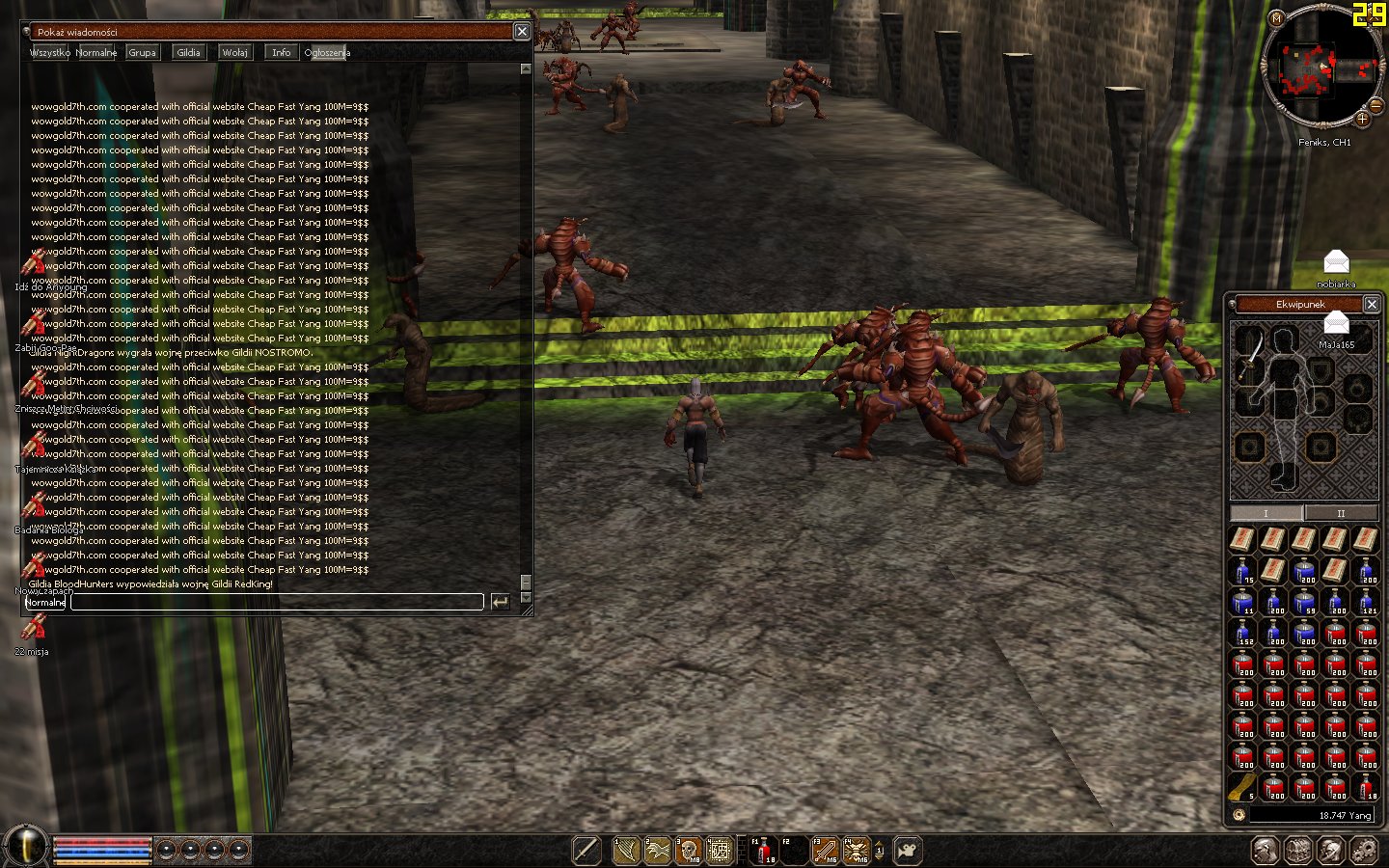Open the character window helmet icon
Image resolution: width=1389 pixels, height=868 pixels.
pyautogui.click(x=1264, y=849)
